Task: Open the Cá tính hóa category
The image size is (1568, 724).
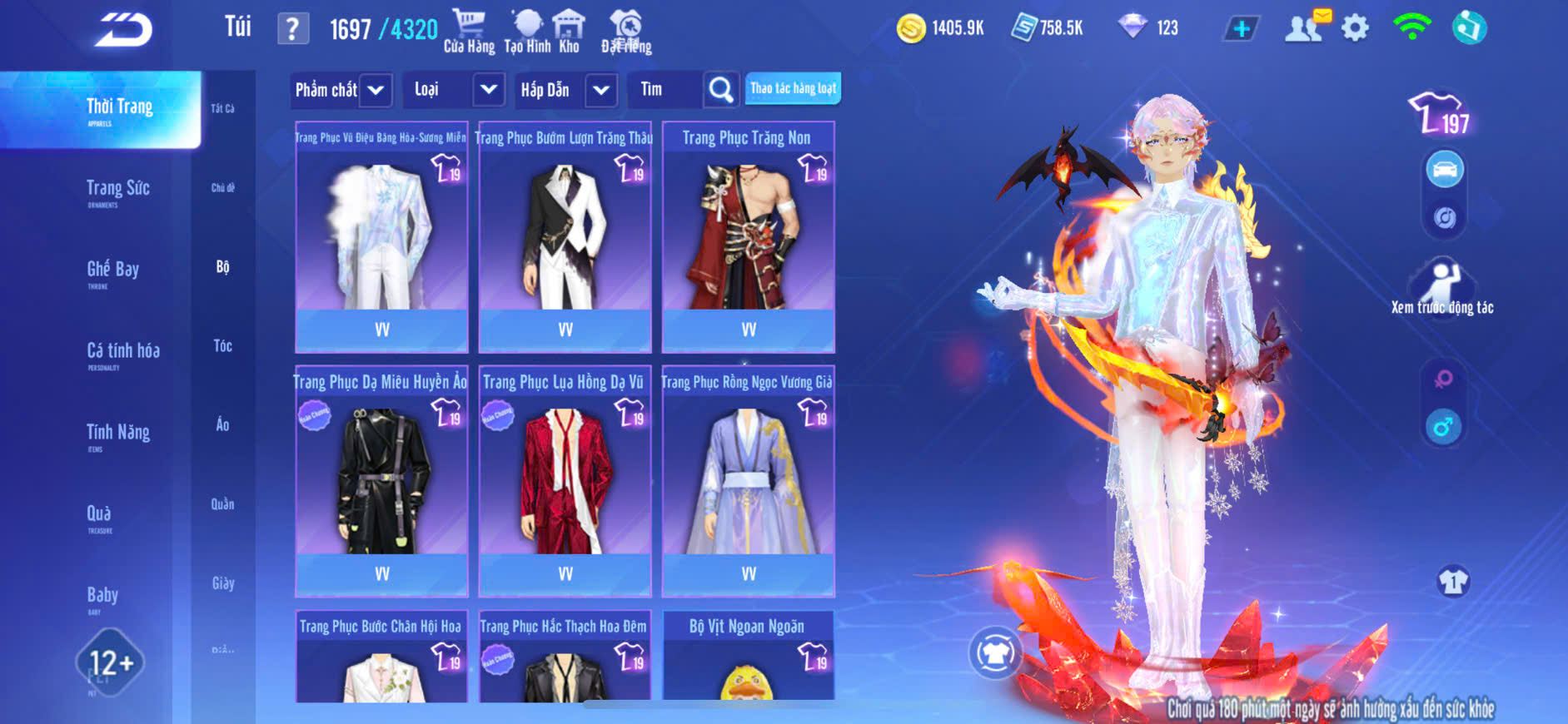Action: pos(122,353)
